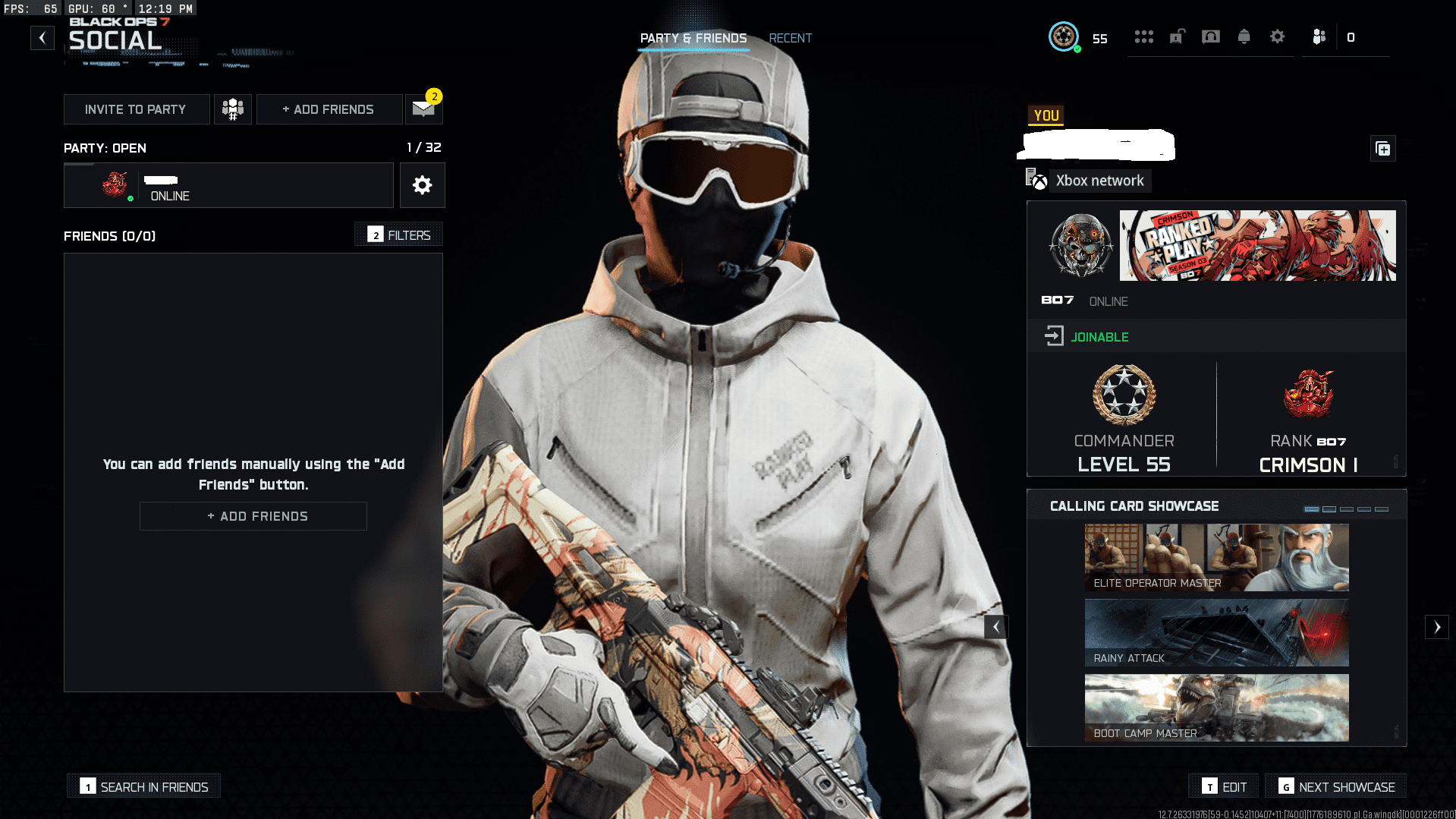Open the party settings gear in party slot

422,184
